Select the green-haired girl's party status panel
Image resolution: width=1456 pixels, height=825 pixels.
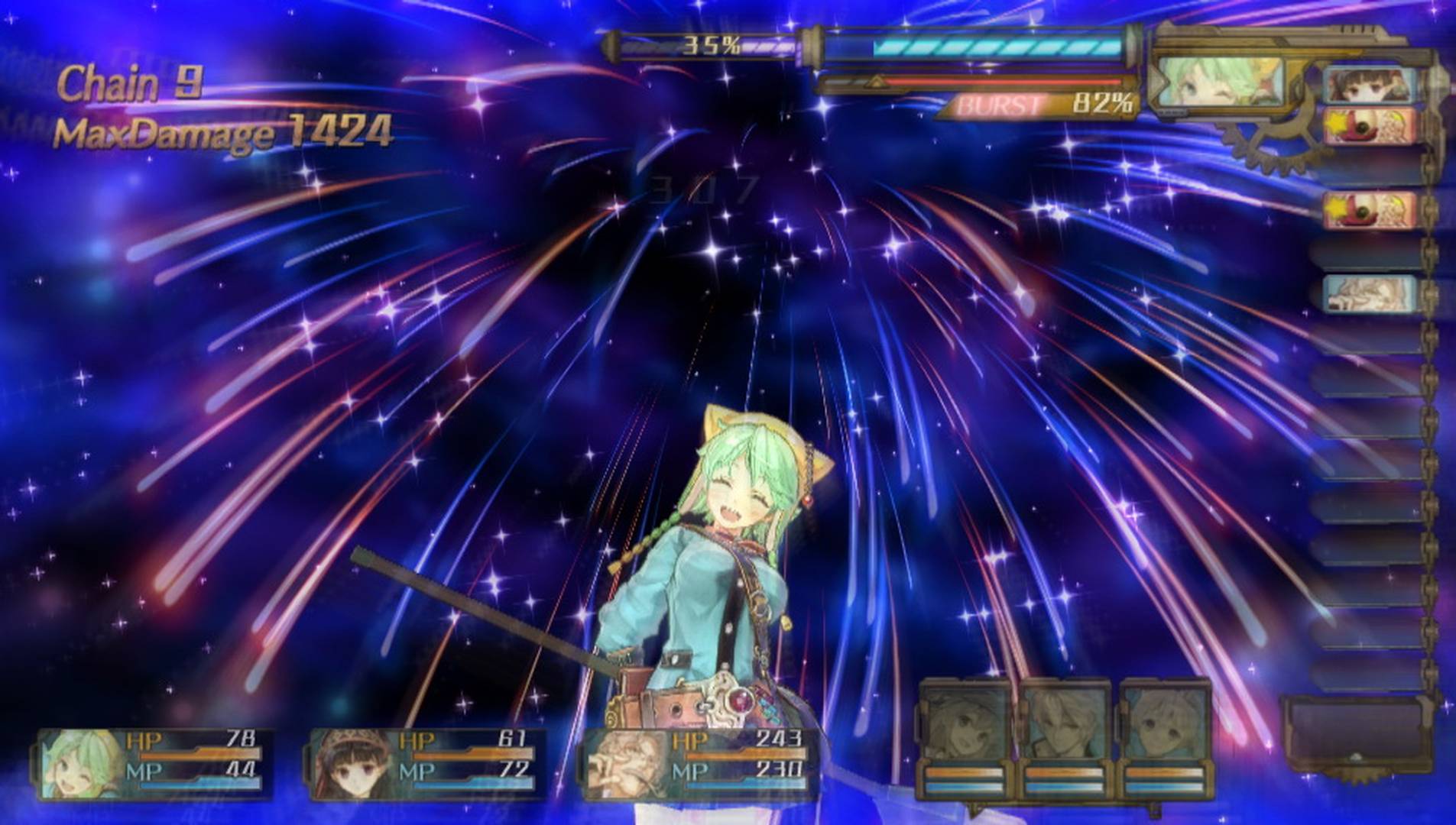pos(153,764)
